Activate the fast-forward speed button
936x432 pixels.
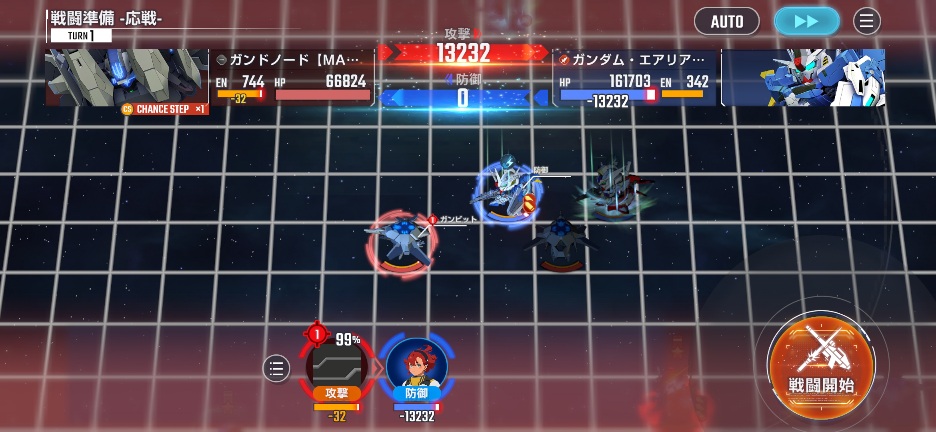pyautogui.click(x=807, y=21)
